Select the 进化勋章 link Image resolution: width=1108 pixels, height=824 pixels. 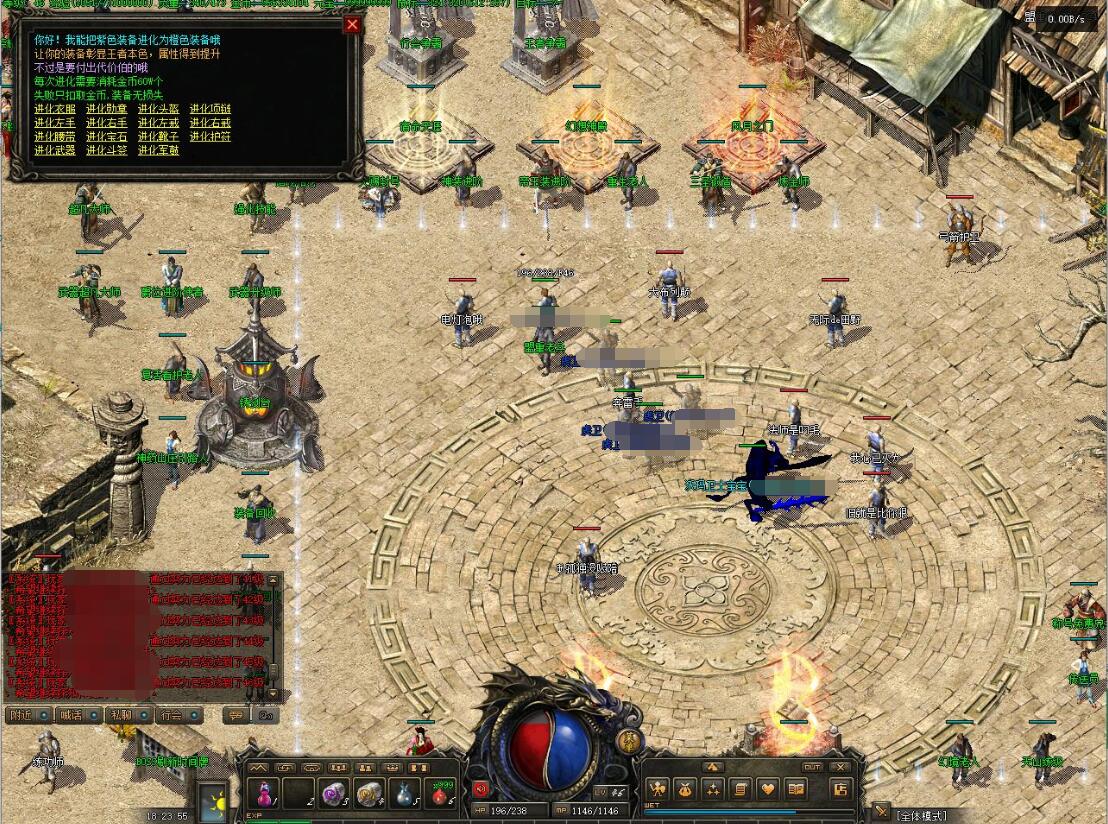pyautogui.click(x=107, y=109)
